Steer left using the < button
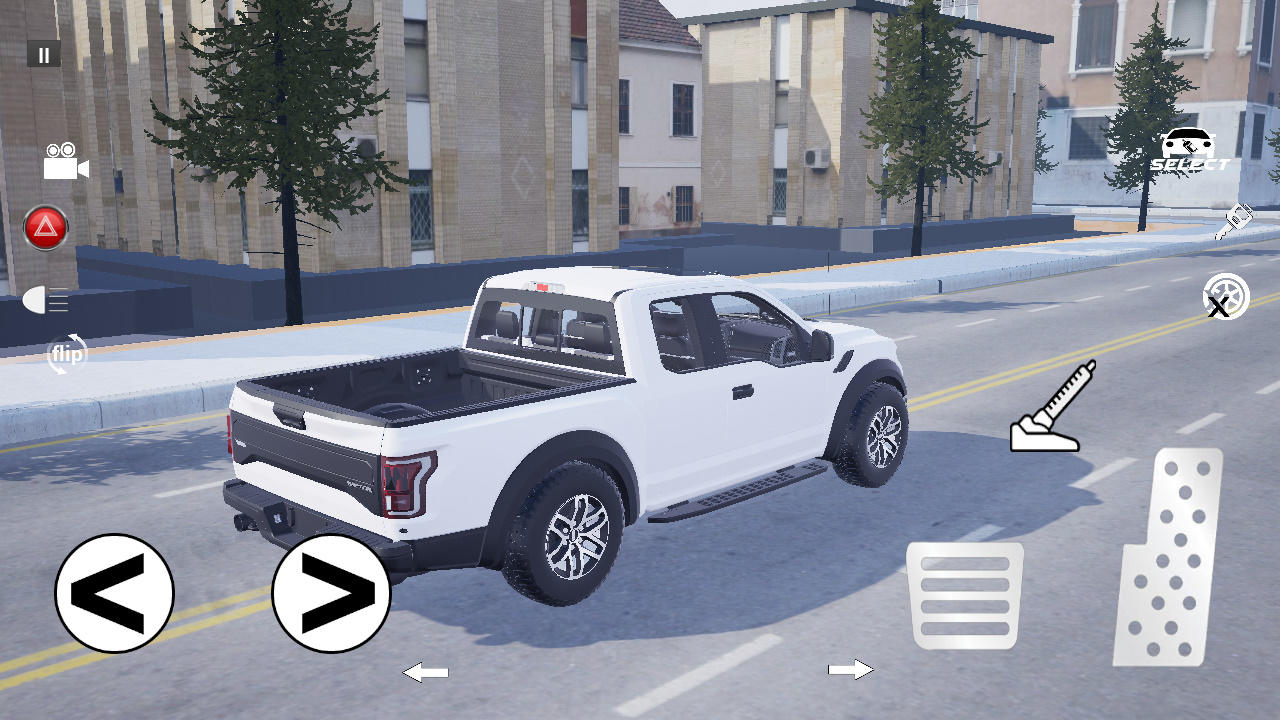This screenshot has width=1280, height=720. point(114,592)
